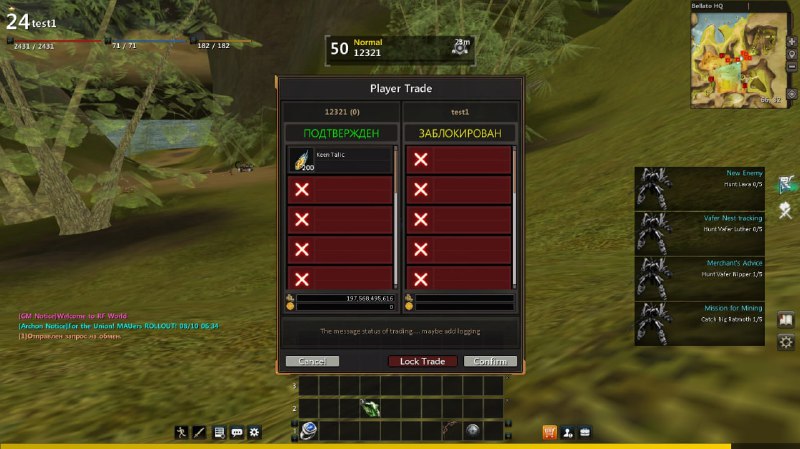Open the Mission for Mining quest
Screen dimensions: 800x449
point(699,323)
